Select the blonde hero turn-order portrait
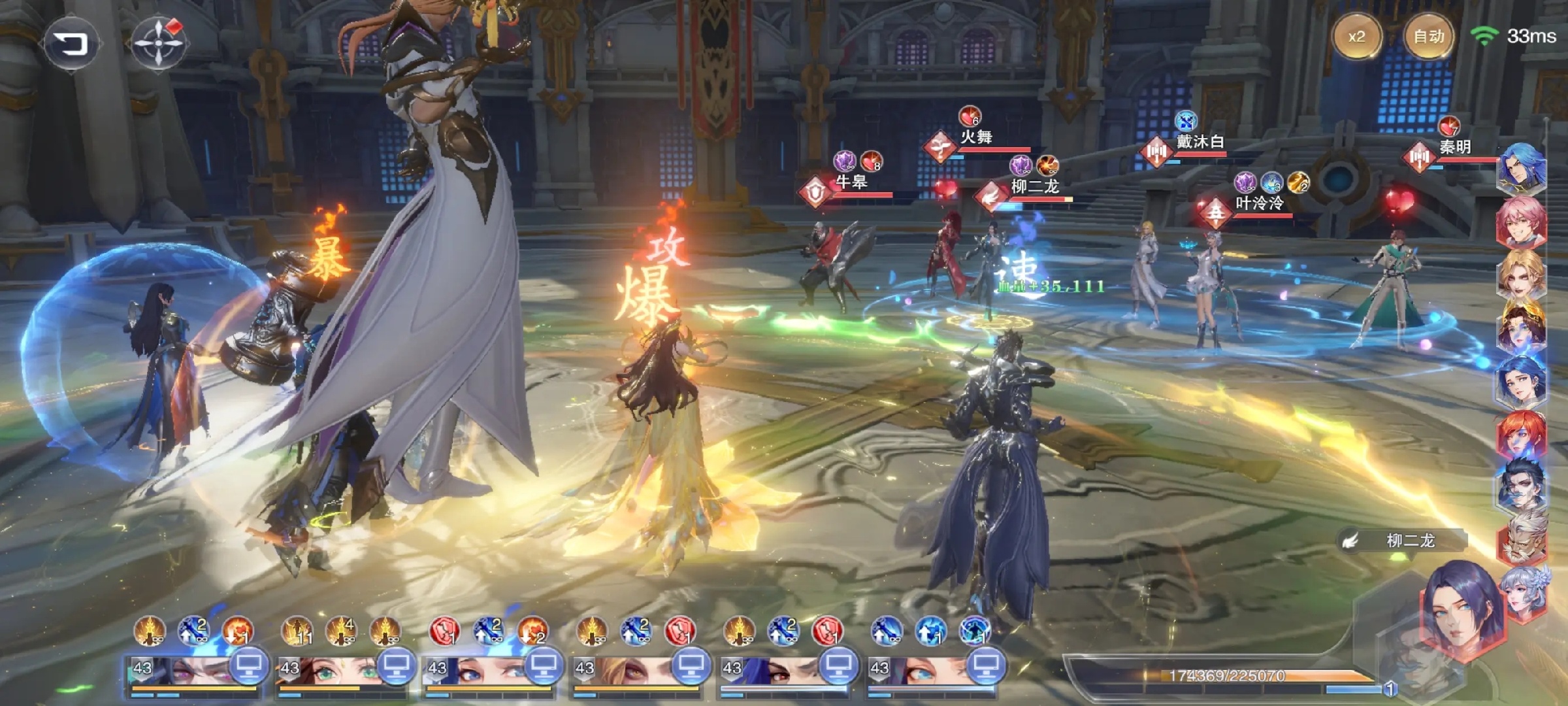The width and height of the screenshot is (1568, 706). click(1521, 275)
